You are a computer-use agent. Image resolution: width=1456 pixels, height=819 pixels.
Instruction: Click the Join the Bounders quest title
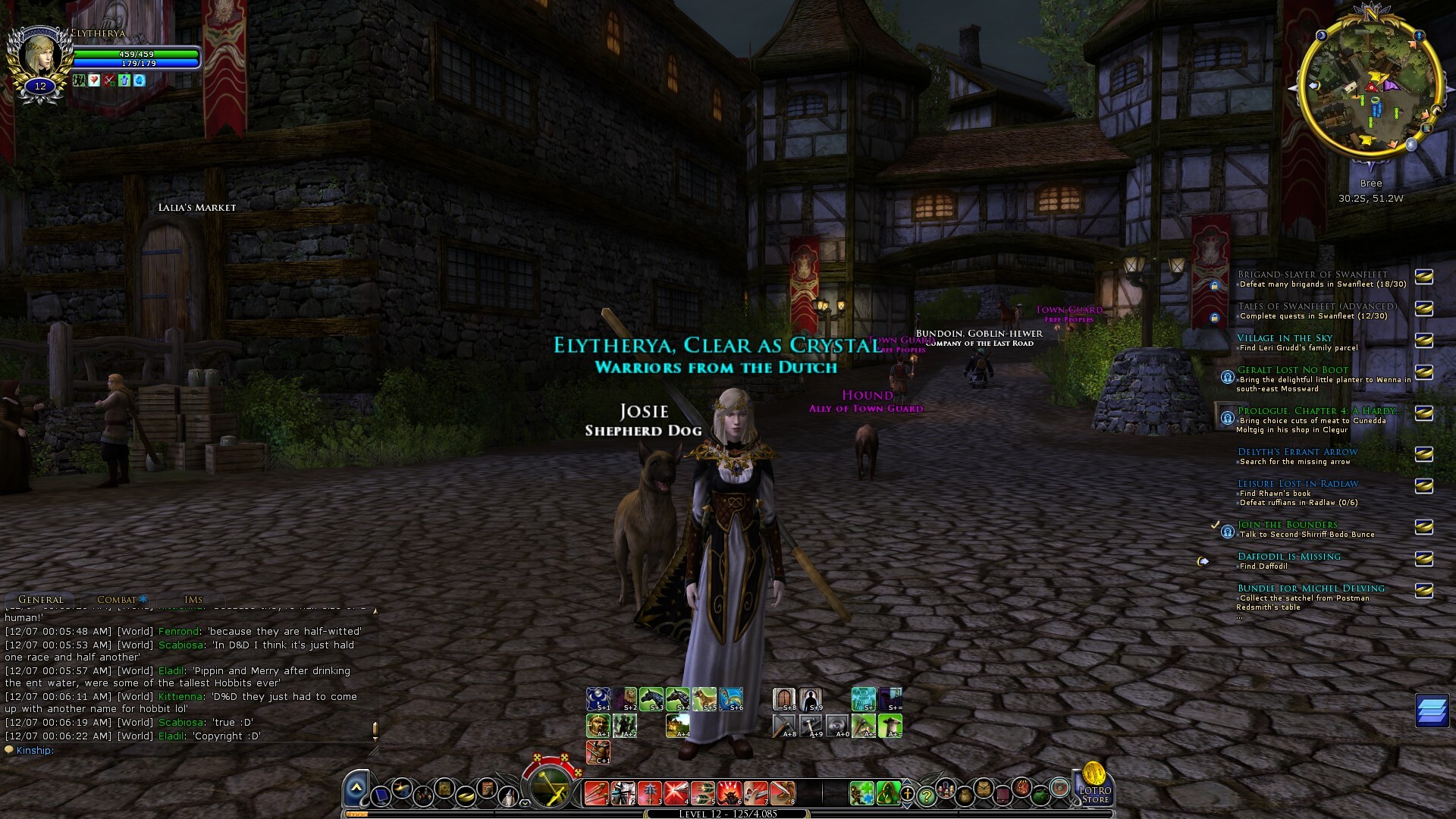pos(1288,525)
